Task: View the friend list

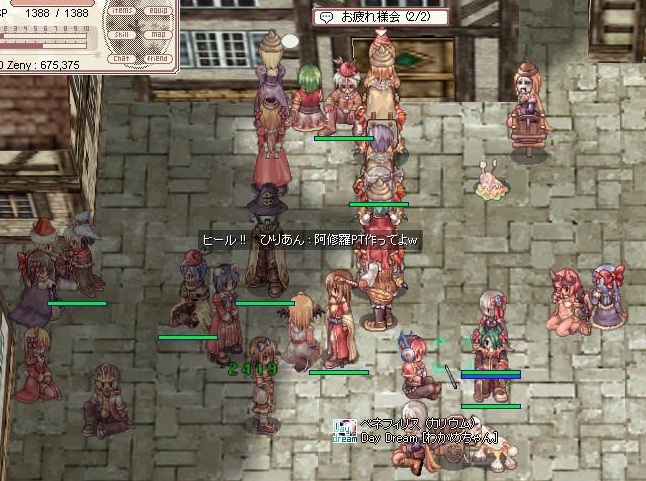Action: (x=156, y=58)
